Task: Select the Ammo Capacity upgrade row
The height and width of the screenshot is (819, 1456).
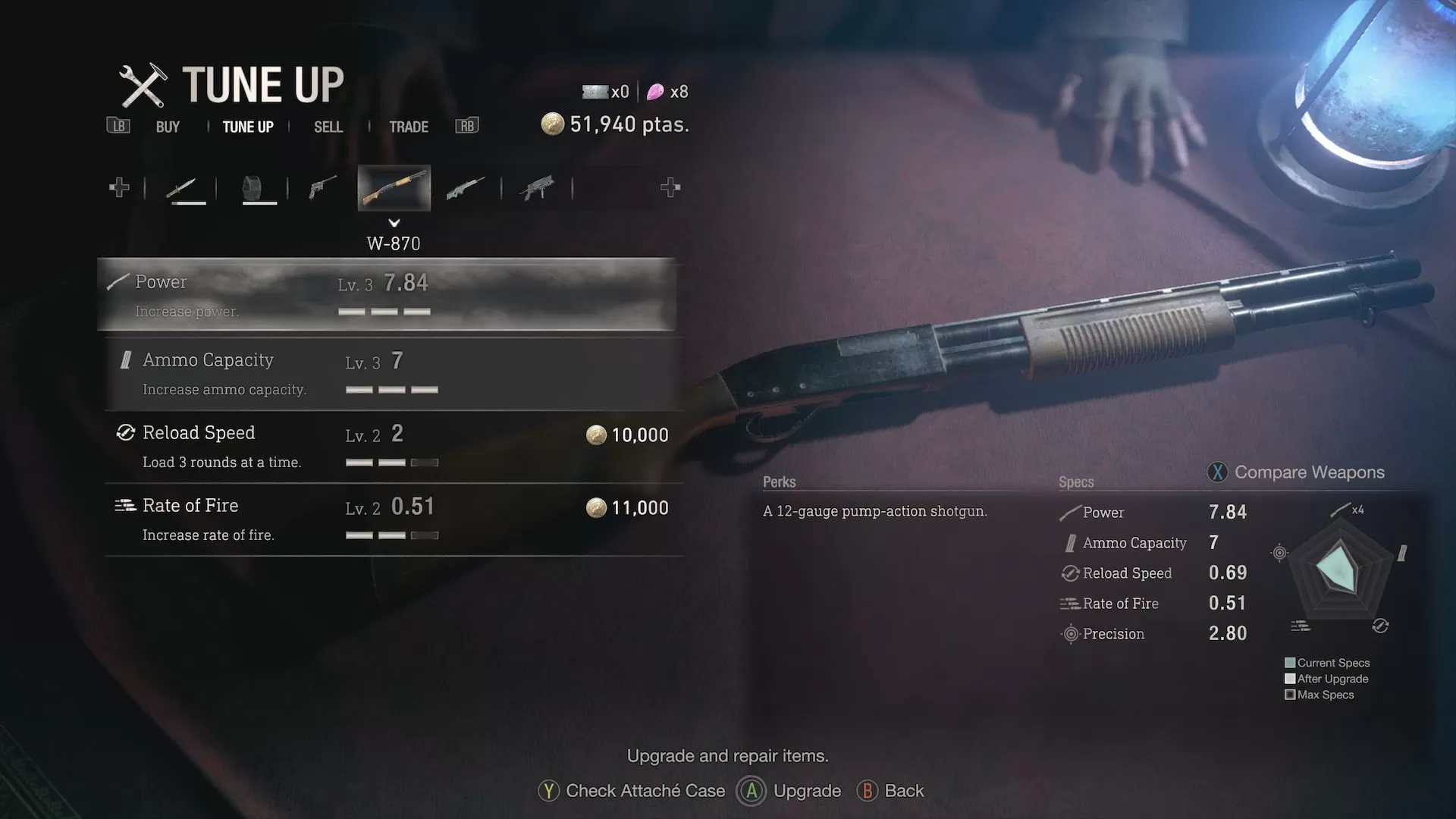Action: 387,372
